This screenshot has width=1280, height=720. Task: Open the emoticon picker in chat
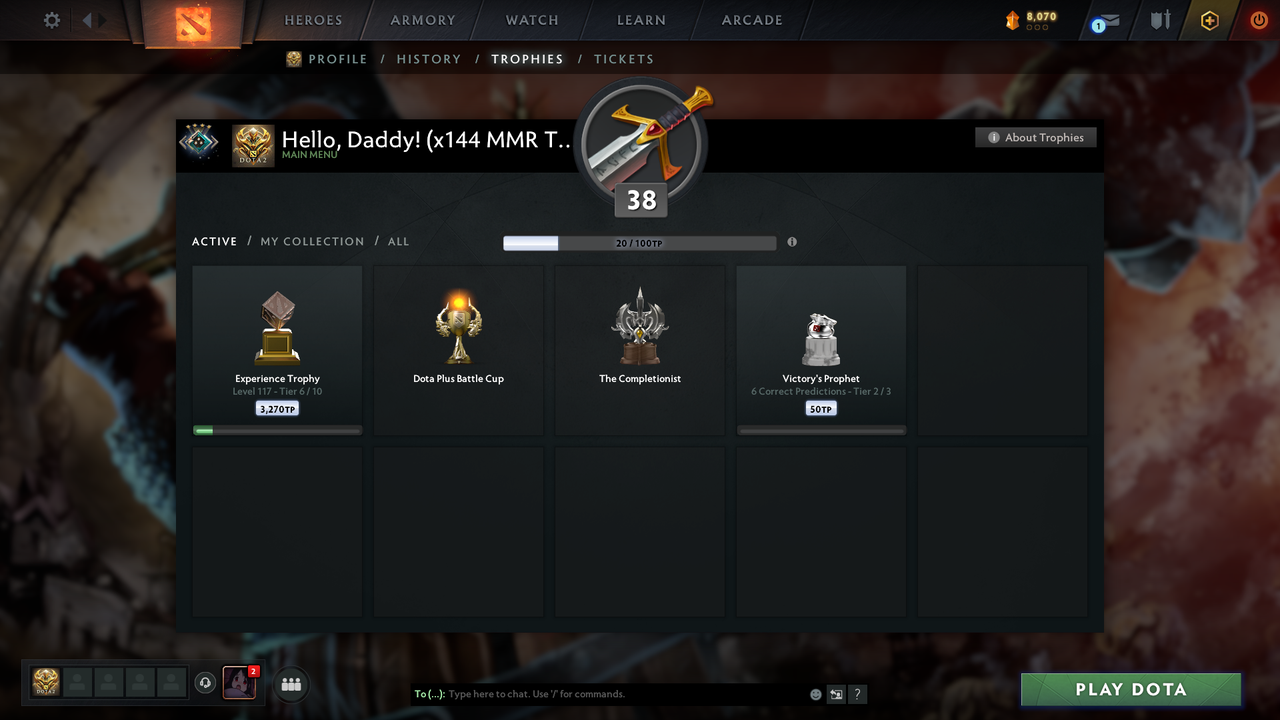[815, 693]
